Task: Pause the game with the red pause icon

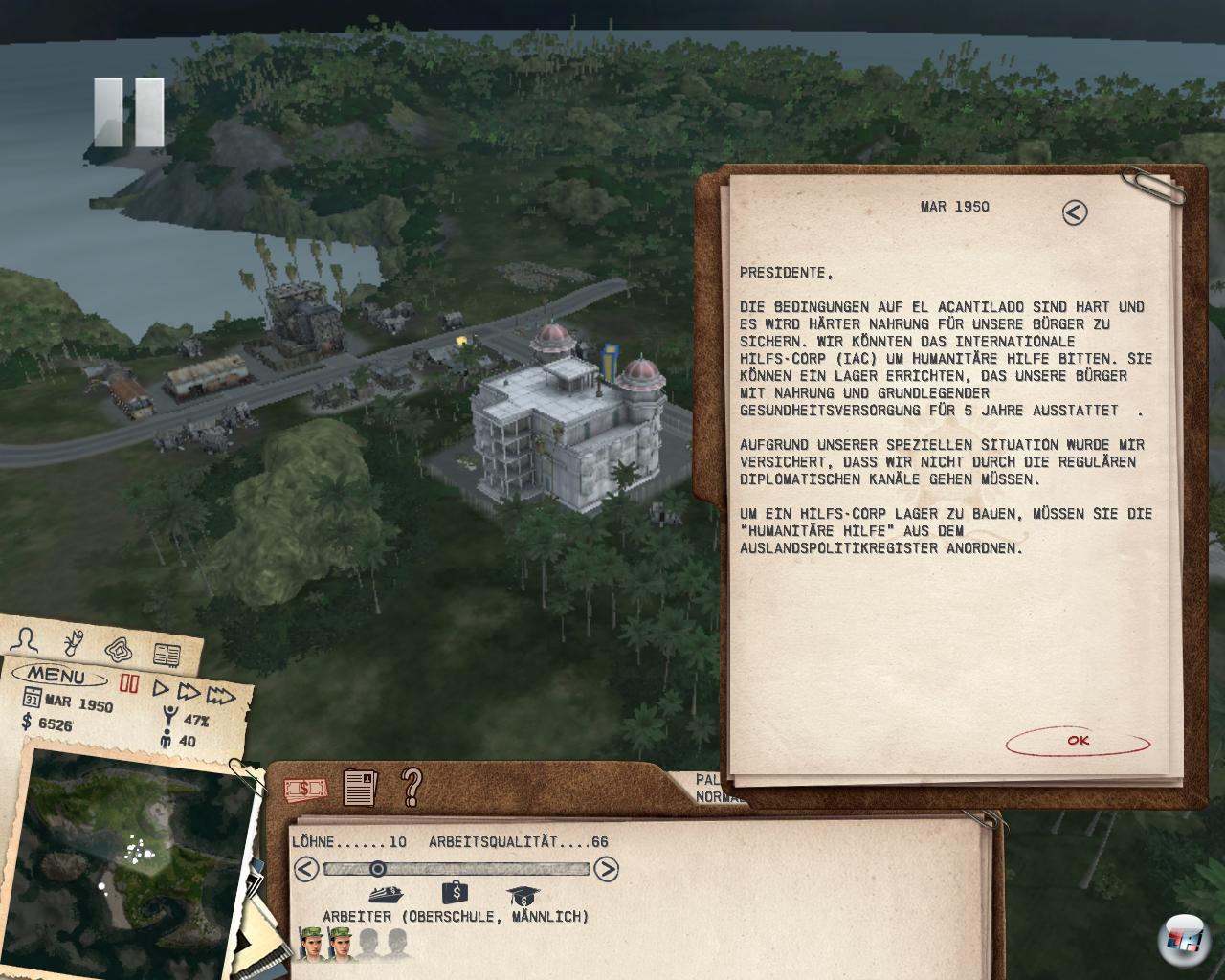Action: click(x=128, y=684)
